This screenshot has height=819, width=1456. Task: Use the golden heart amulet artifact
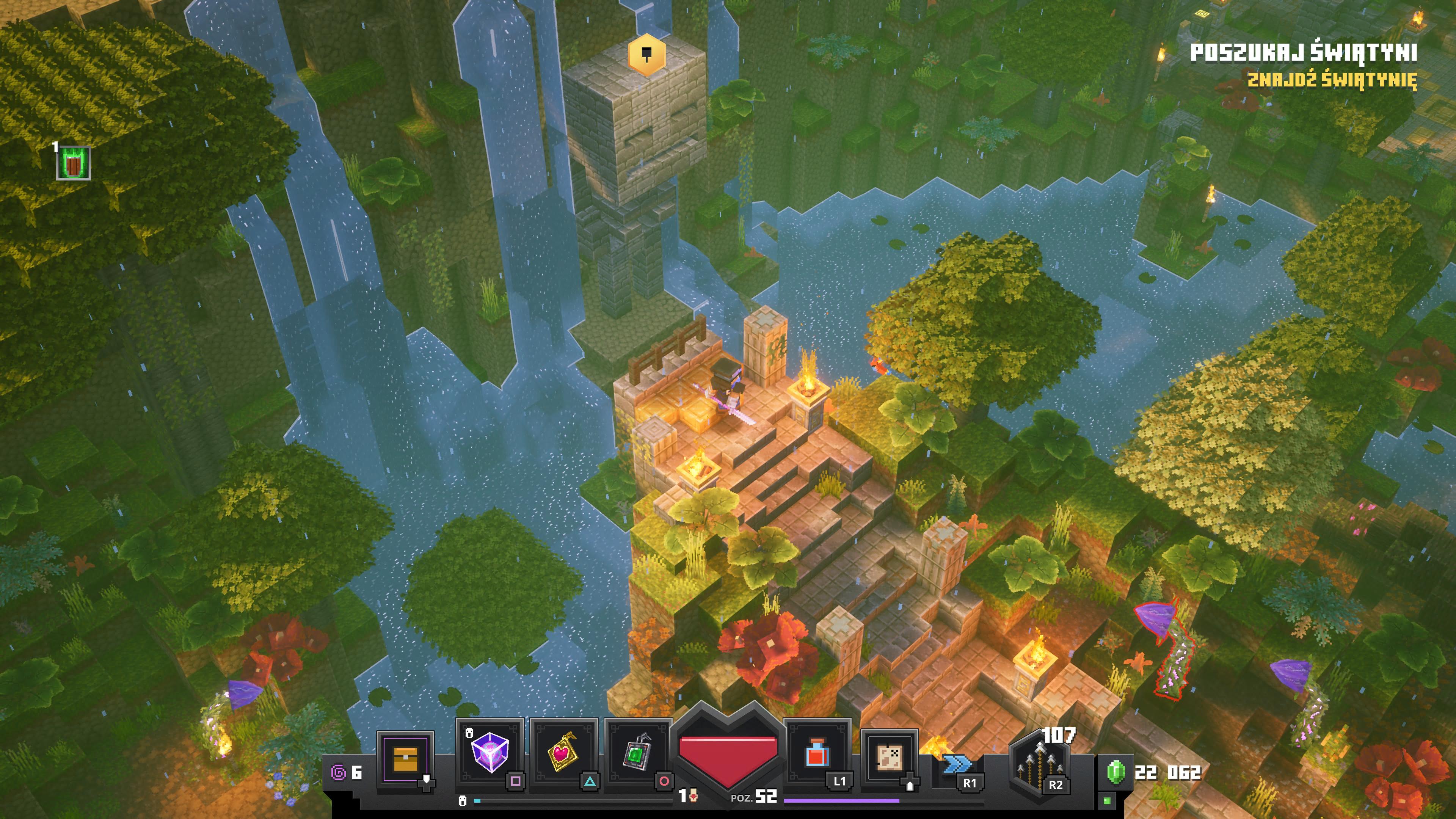tap(562, 752)
